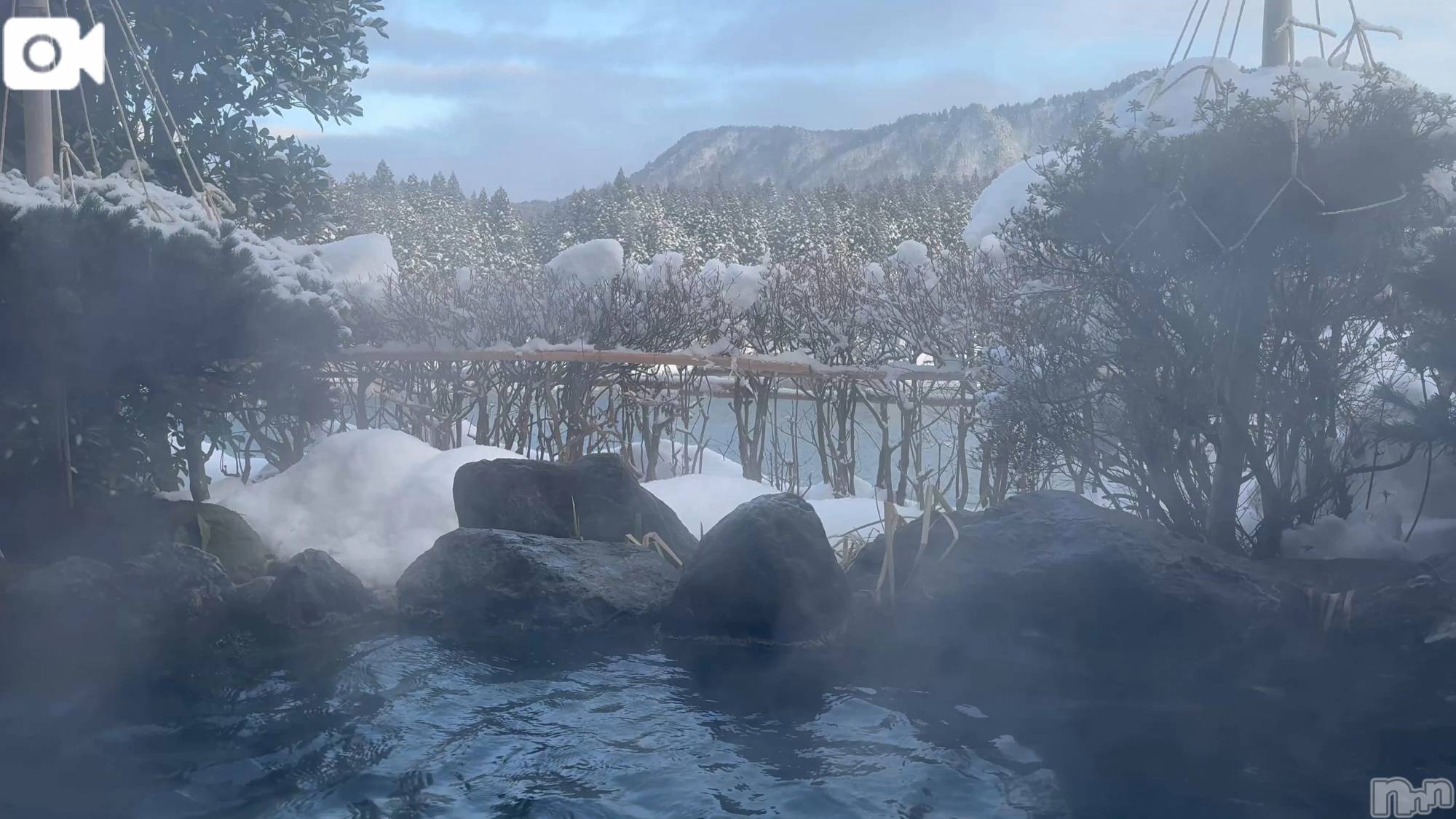Click the white video camera icon

(53, 54)
